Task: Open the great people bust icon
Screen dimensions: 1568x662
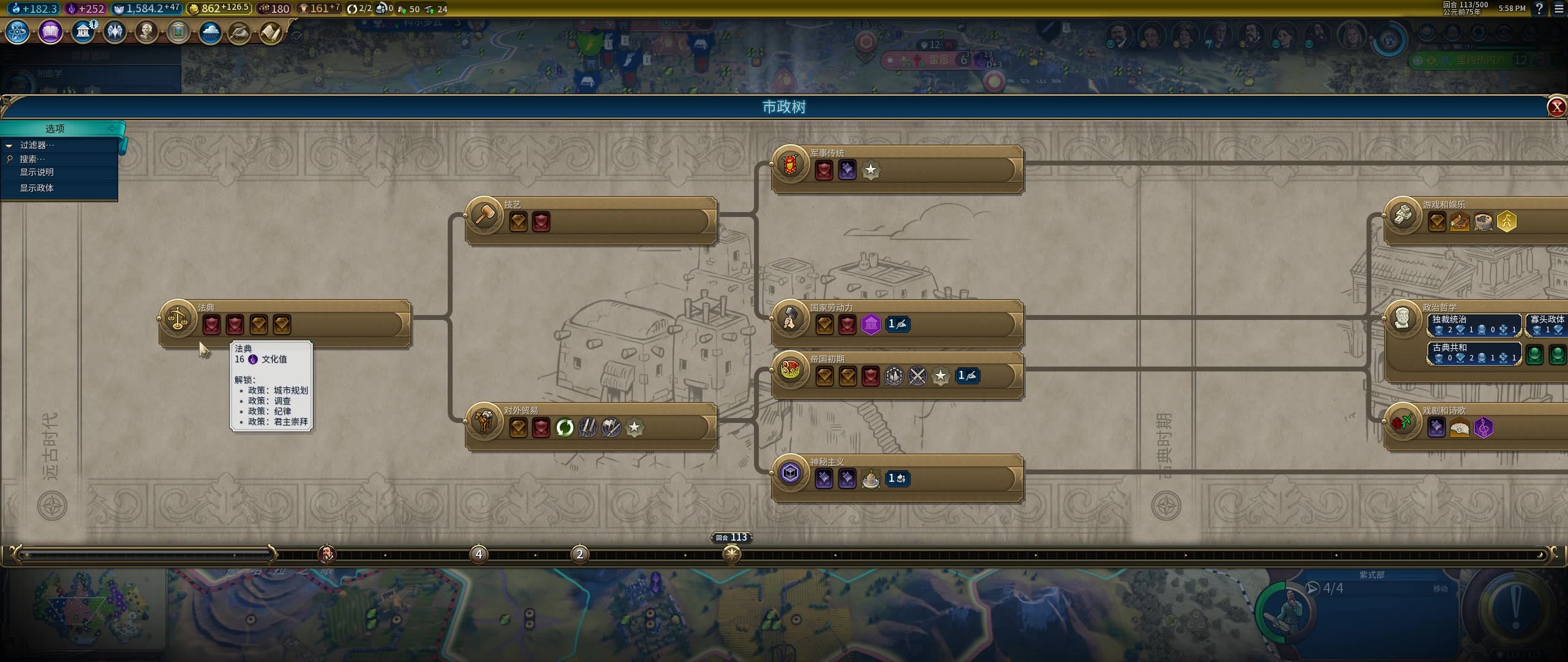Action: click(146, 32)
